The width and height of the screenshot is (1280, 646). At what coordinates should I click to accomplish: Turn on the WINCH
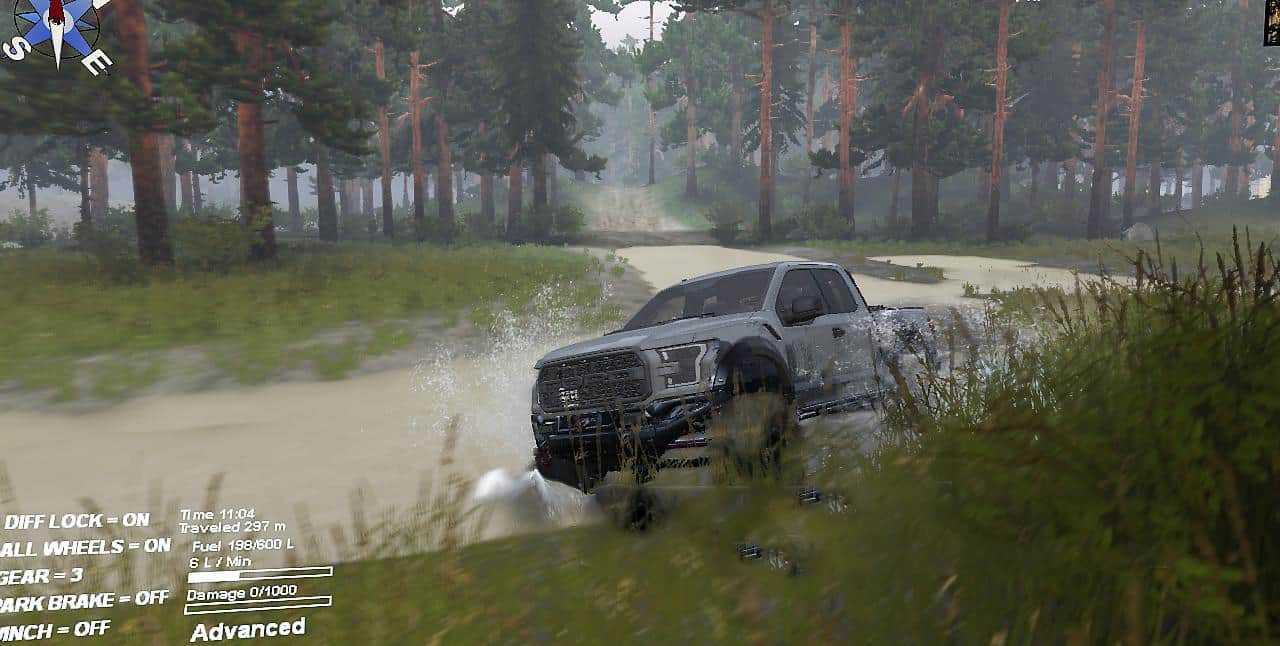(x=55, y=630)
